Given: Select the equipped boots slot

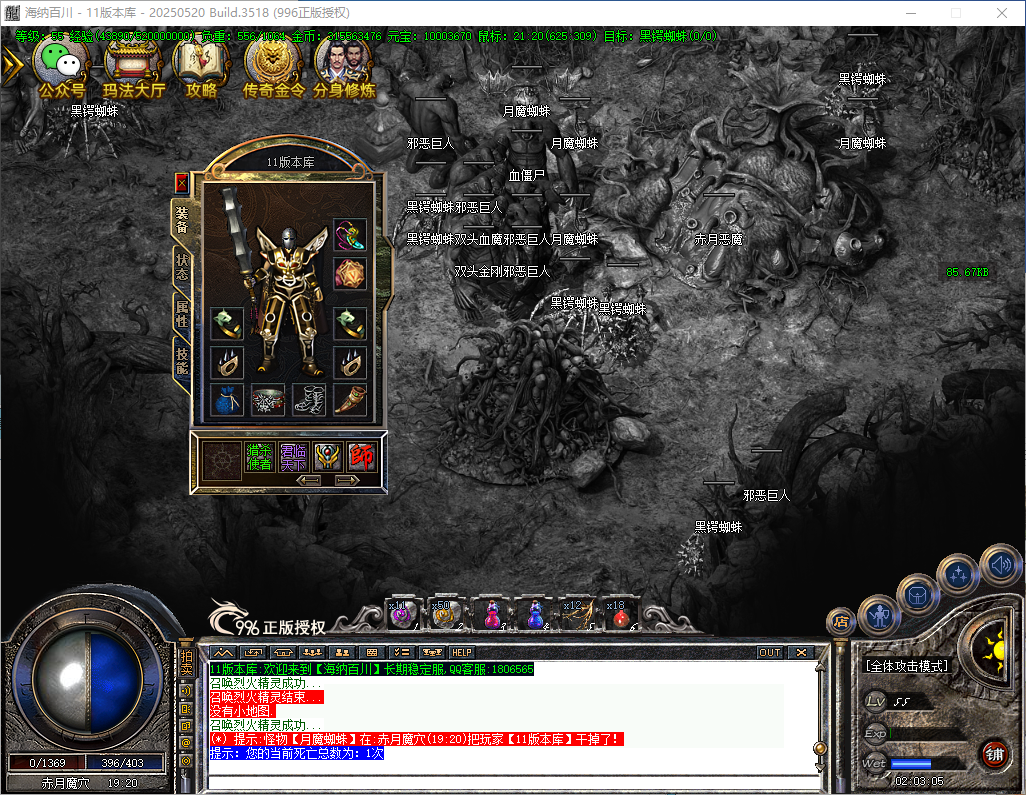Looking at the screenshot, I should click(x=309, y=400).
